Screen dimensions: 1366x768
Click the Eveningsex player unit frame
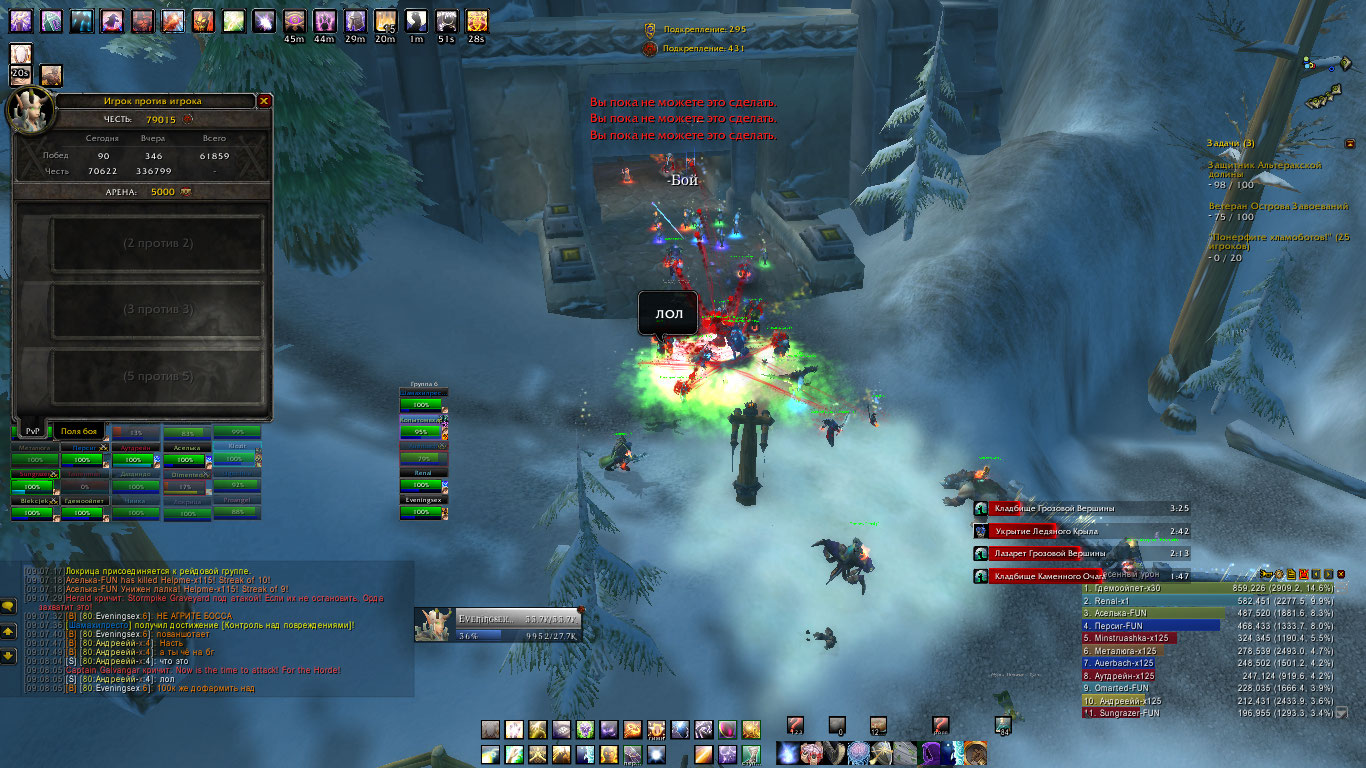coord(497,624)
